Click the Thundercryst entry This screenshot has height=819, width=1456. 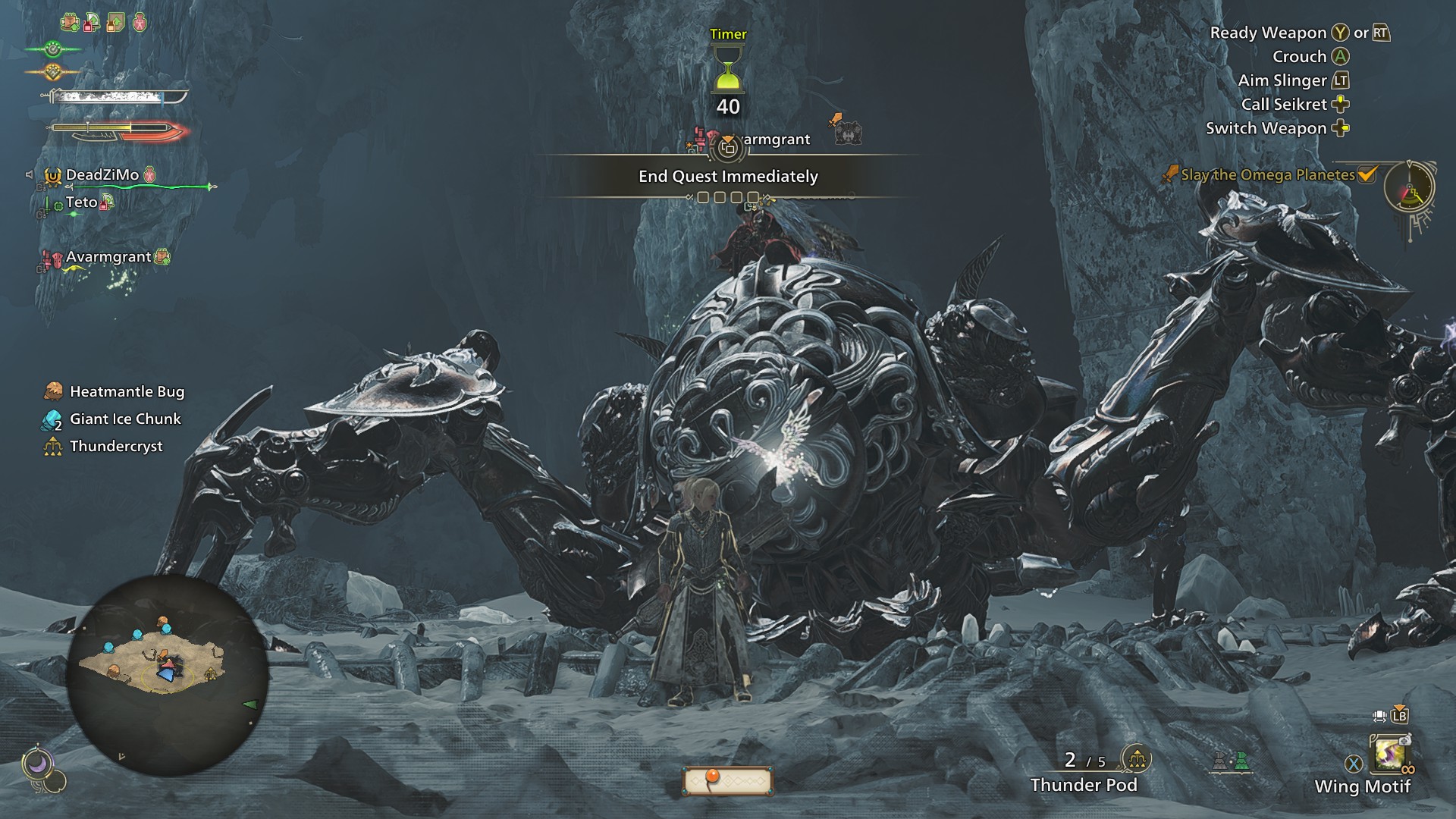point(116,447)
